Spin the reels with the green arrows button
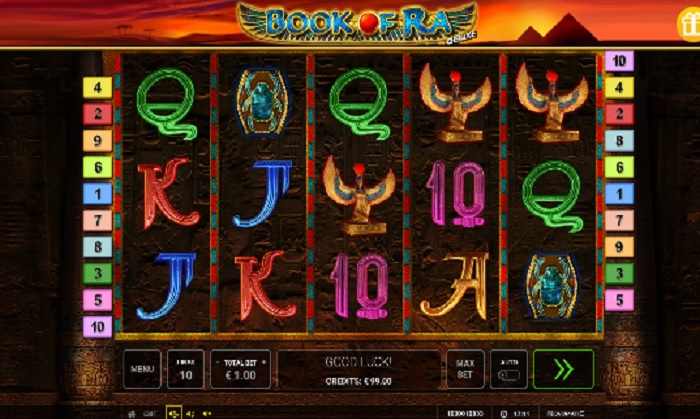 (x=563, y=369)
